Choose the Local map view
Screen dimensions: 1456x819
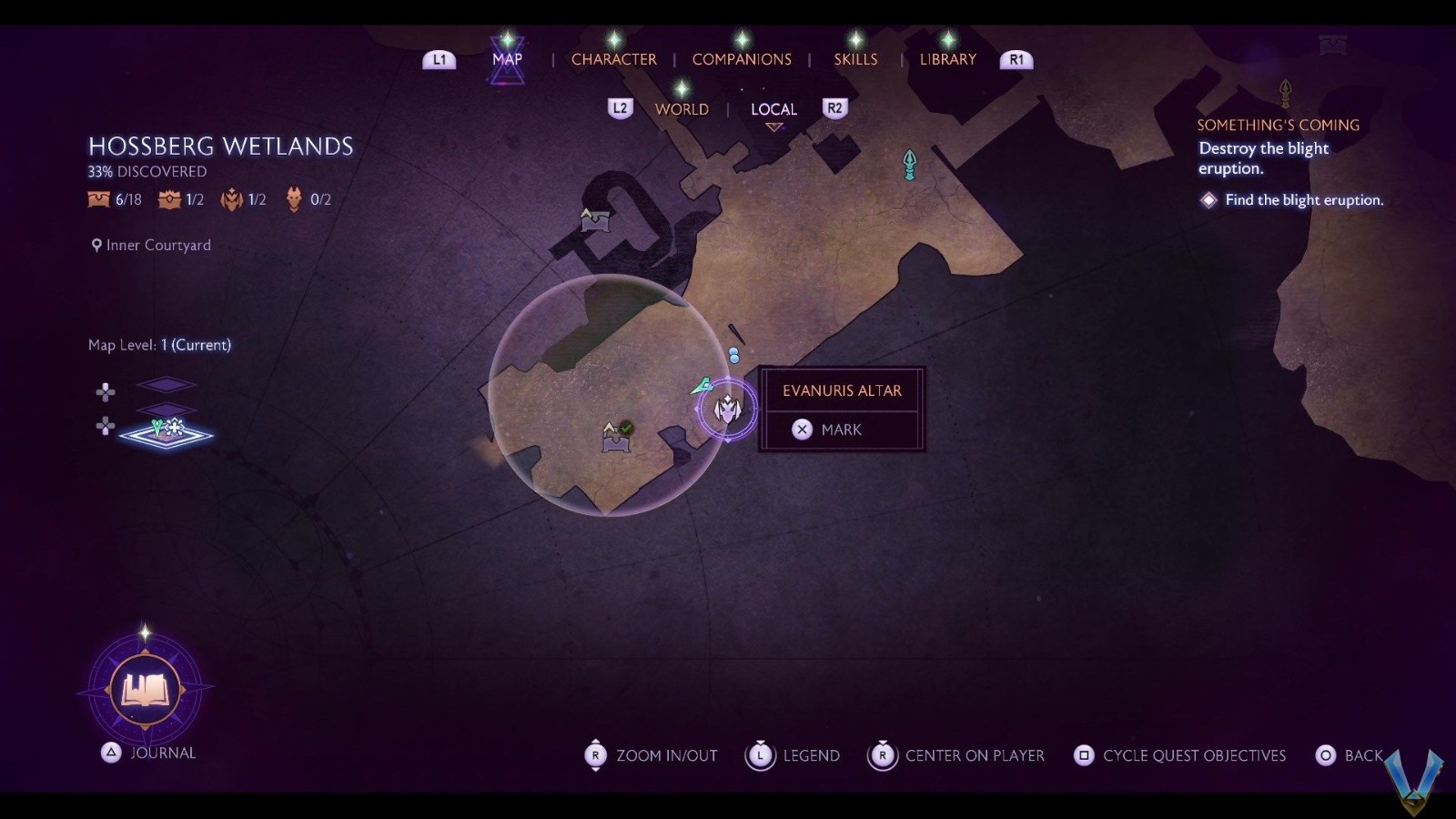click(x=773, y=109)
